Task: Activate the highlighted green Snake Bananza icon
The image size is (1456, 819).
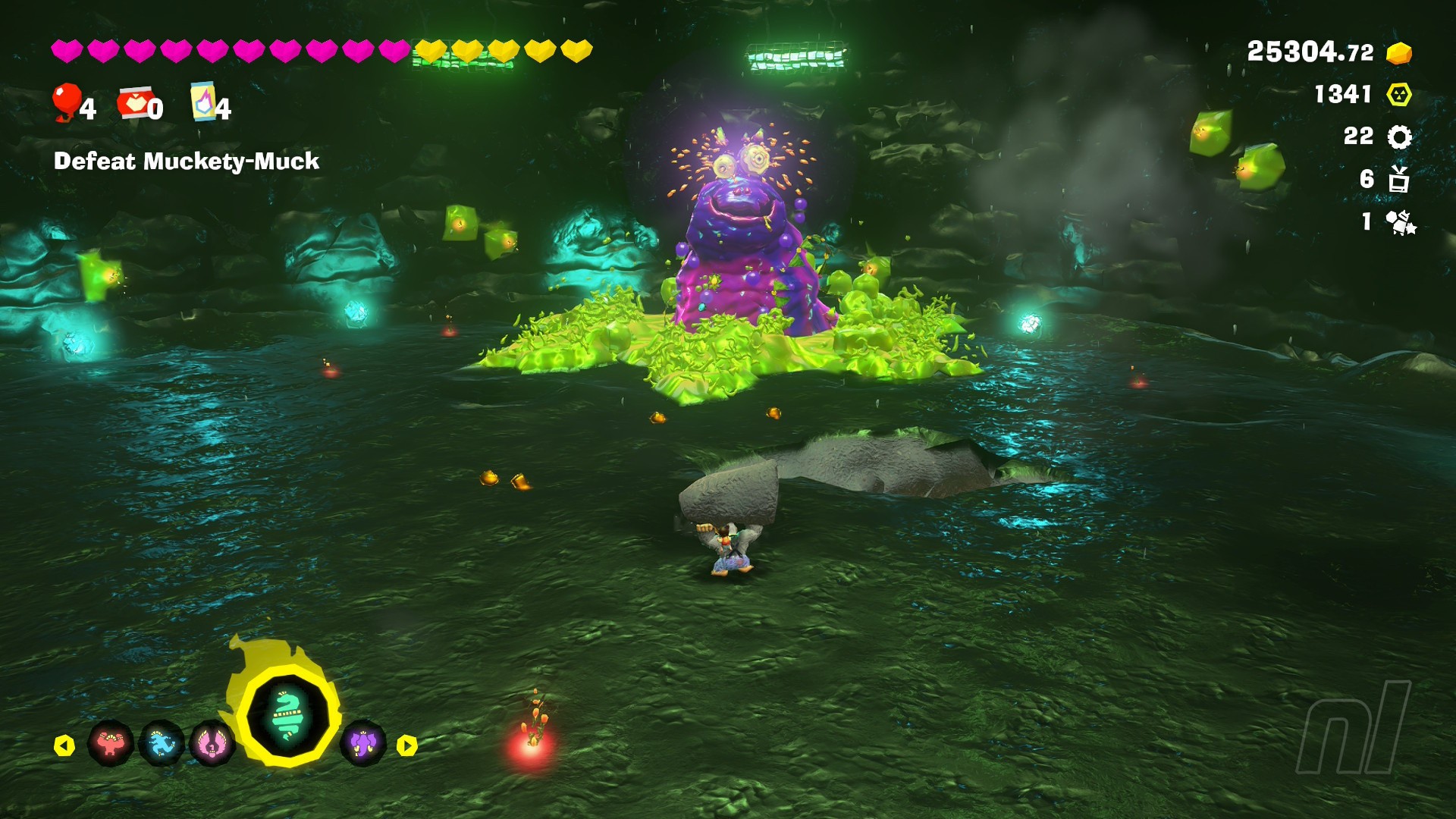Action: (x=288, y=715)
